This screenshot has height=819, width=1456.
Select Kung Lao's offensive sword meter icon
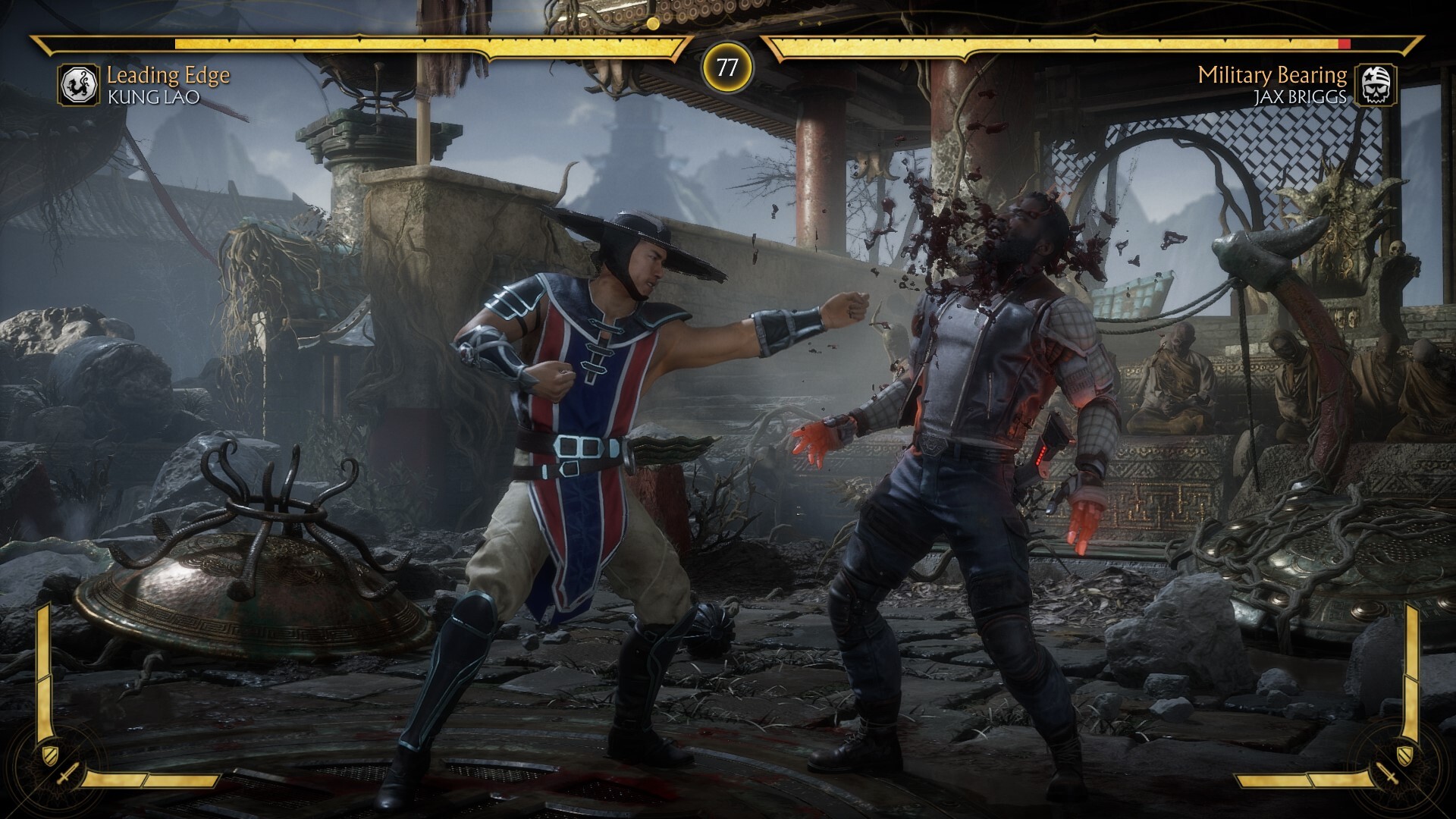[x=67, y=777]
